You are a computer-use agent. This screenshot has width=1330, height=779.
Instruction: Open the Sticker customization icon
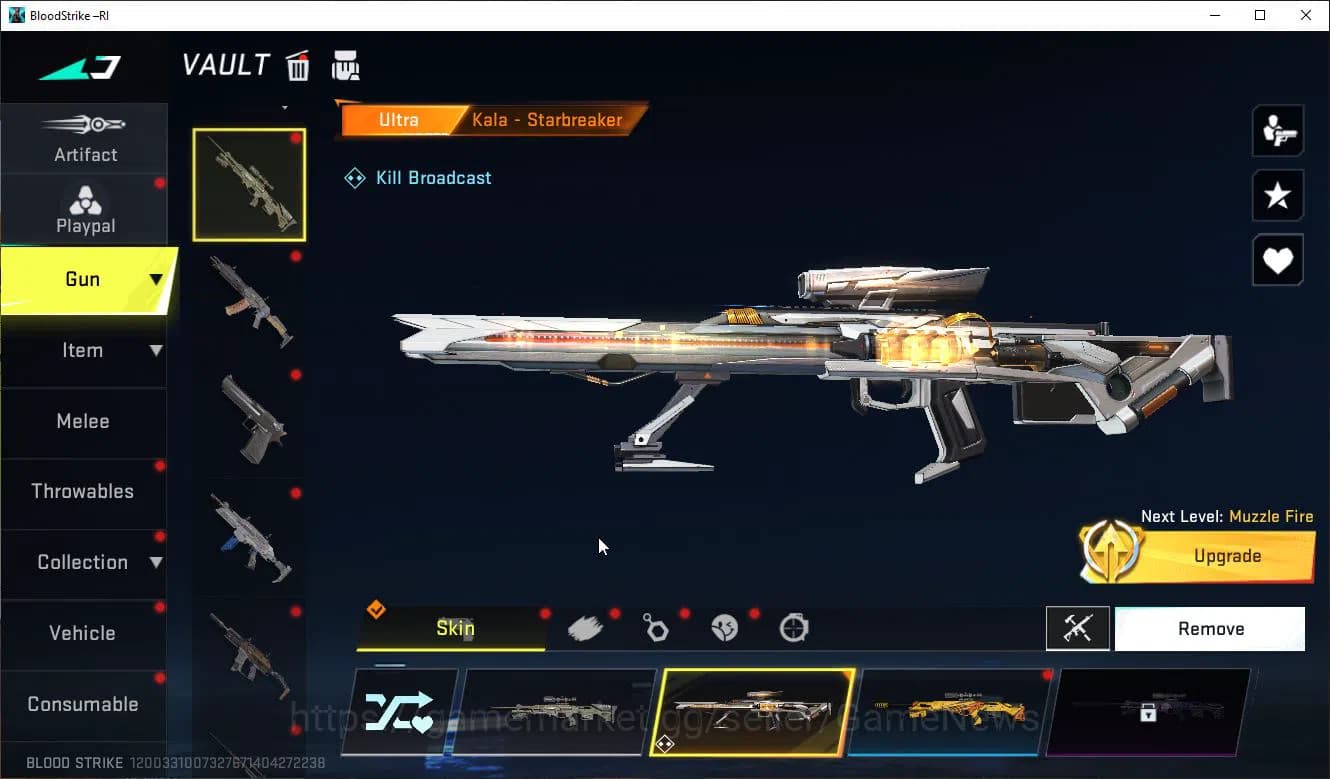pos(725,628)
